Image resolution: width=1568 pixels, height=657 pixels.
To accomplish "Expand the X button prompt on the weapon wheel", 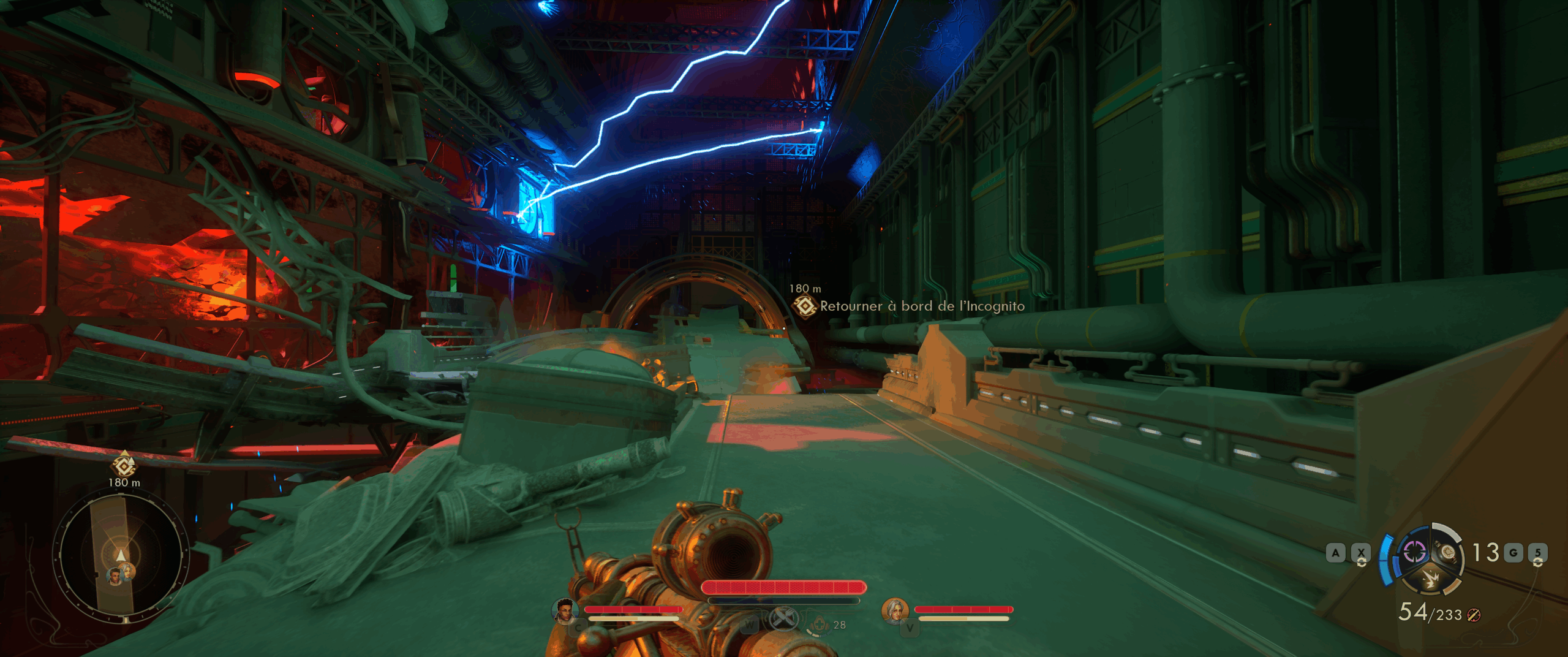I will [x=1360, y=552].
